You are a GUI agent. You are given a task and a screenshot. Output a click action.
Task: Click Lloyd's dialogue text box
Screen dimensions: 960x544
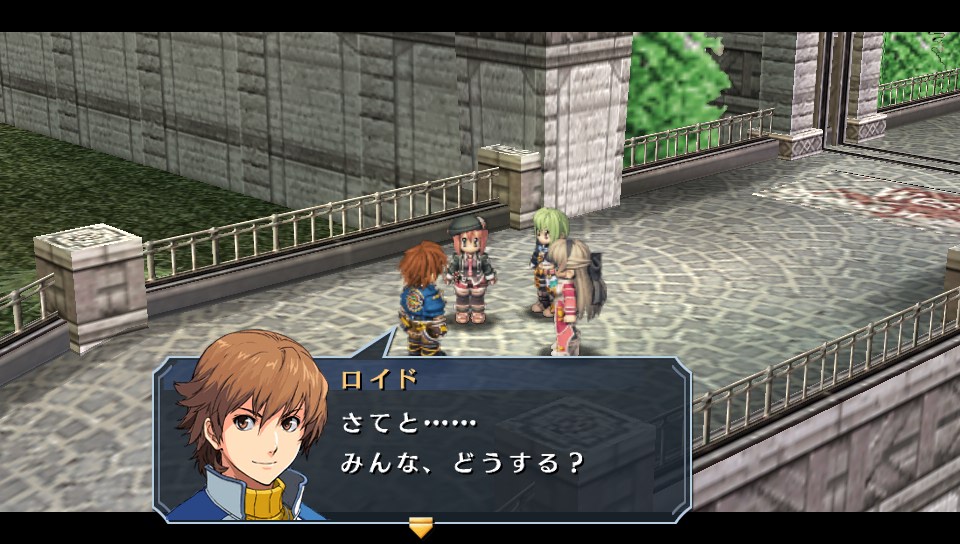point(500,440)
